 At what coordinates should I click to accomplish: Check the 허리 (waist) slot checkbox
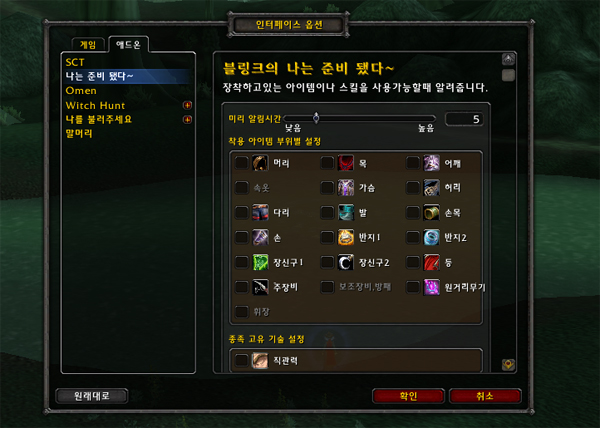(x=413, y=187)
